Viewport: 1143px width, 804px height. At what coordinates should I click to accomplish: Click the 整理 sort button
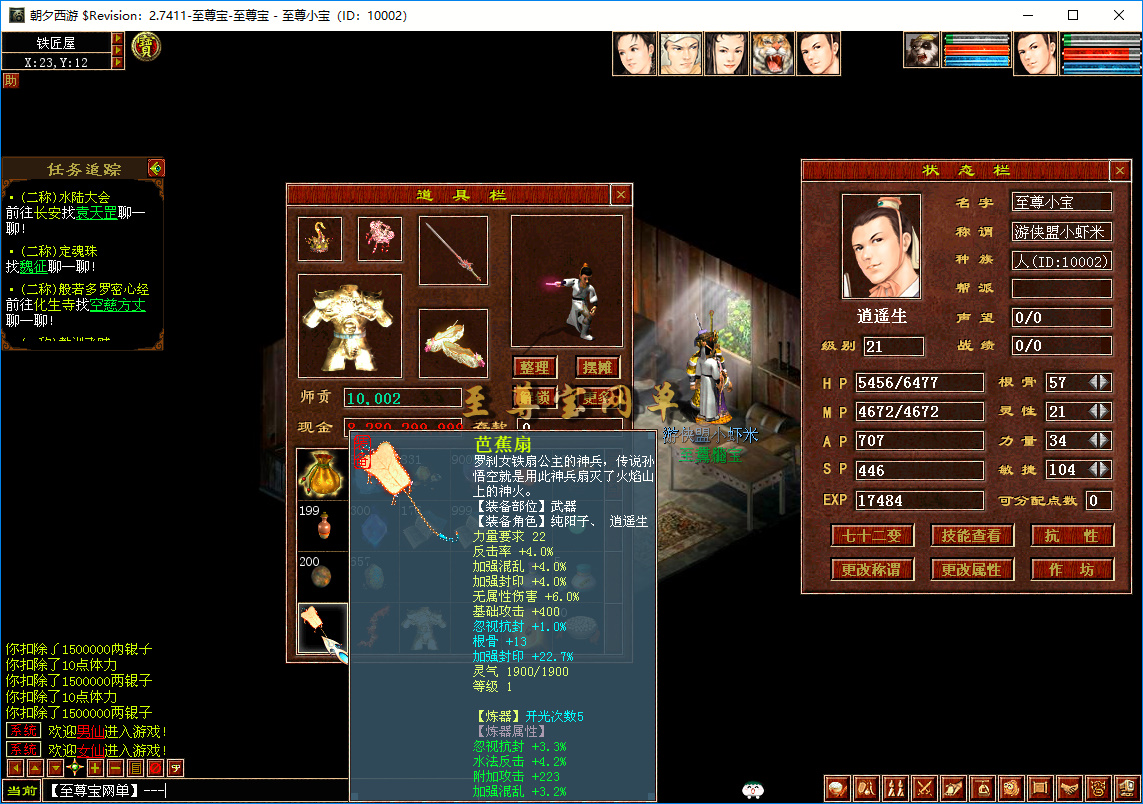(x=534, y=367)
